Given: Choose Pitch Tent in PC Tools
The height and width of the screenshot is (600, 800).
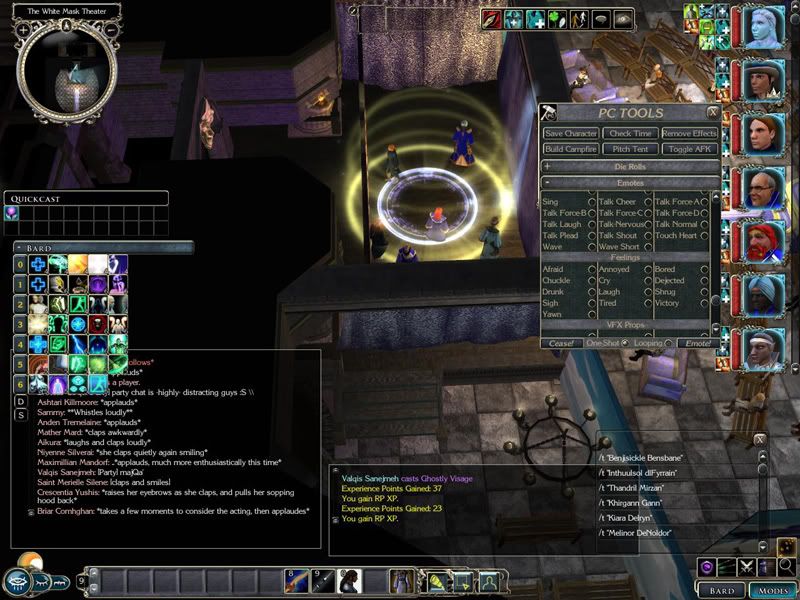Looking at the screenshot, I should (x=631, y=149).
